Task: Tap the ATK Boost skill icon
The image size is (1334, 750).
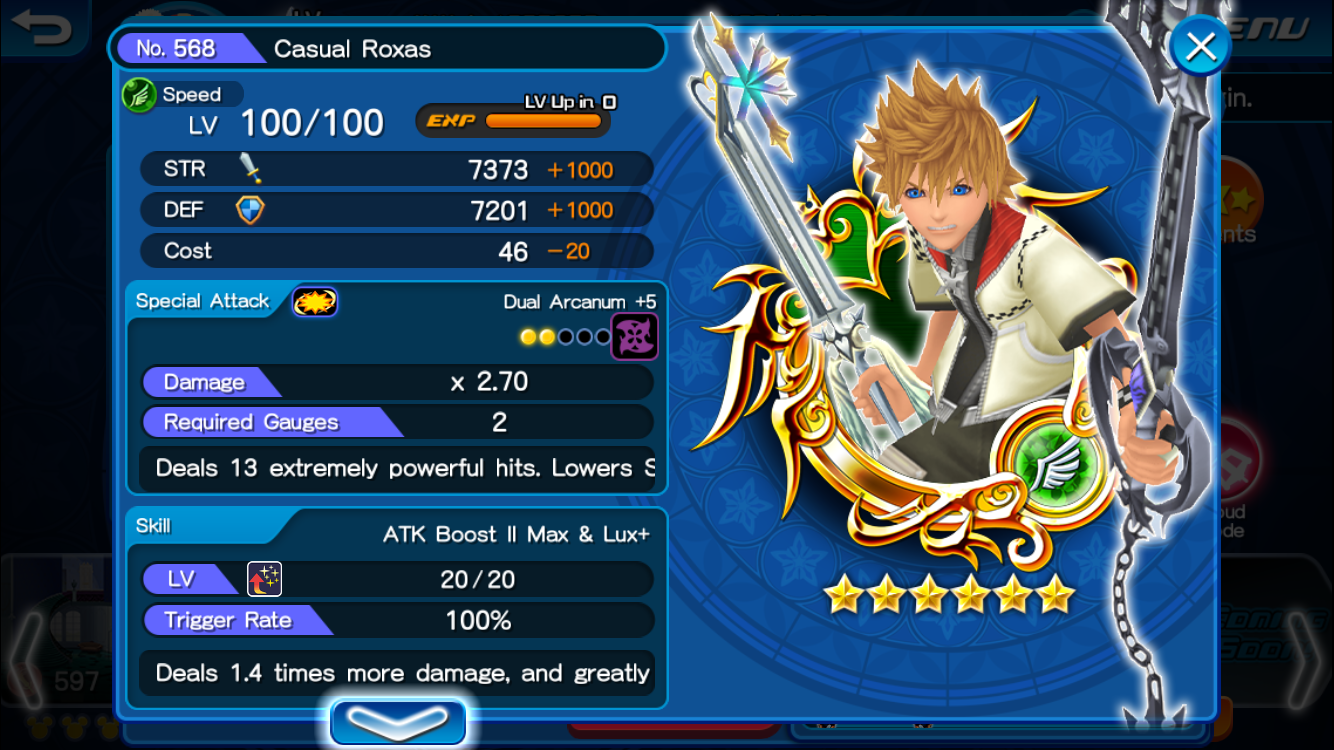Action: point(265,579)
